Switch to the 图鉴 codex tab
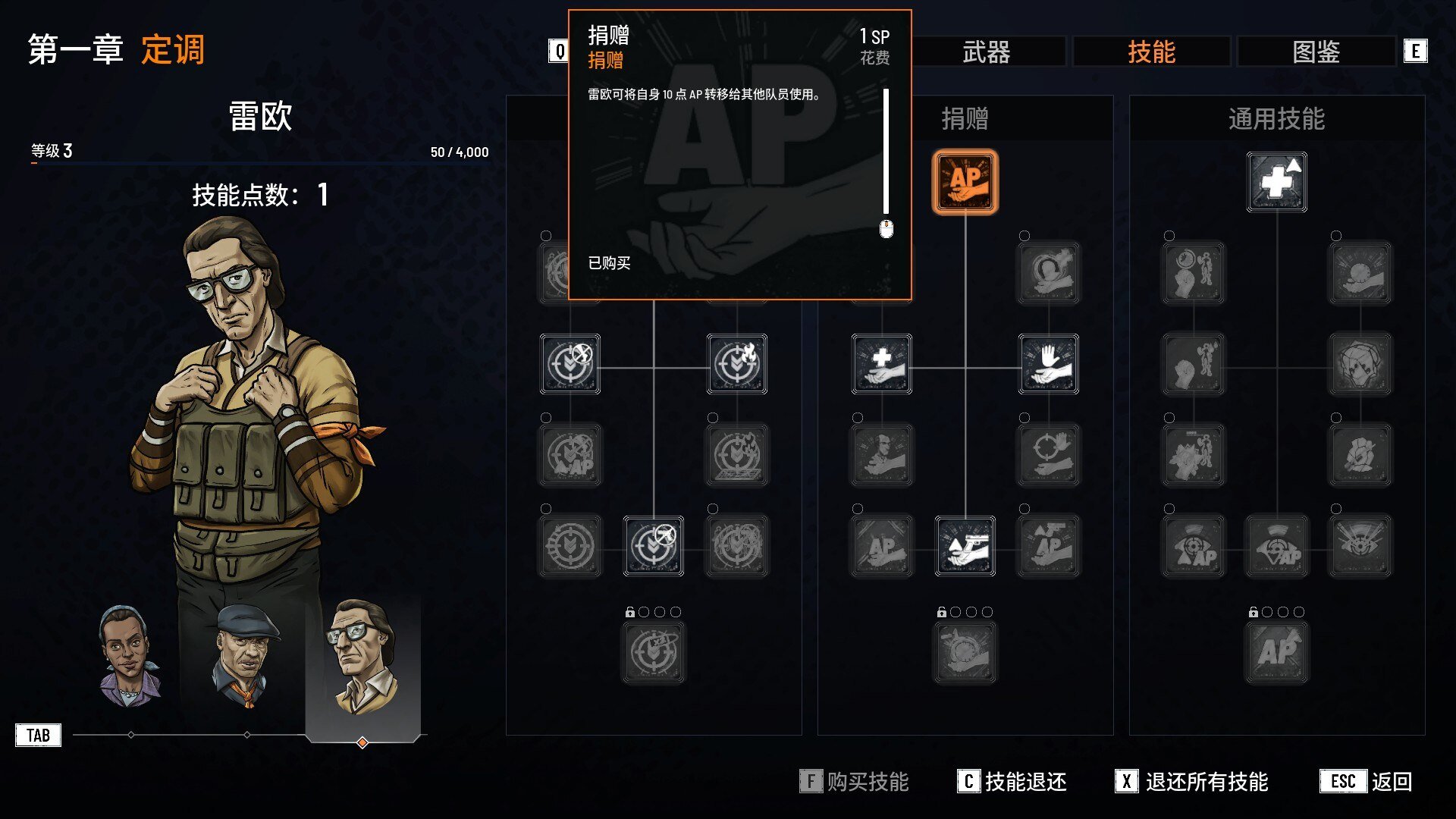 1316,52
